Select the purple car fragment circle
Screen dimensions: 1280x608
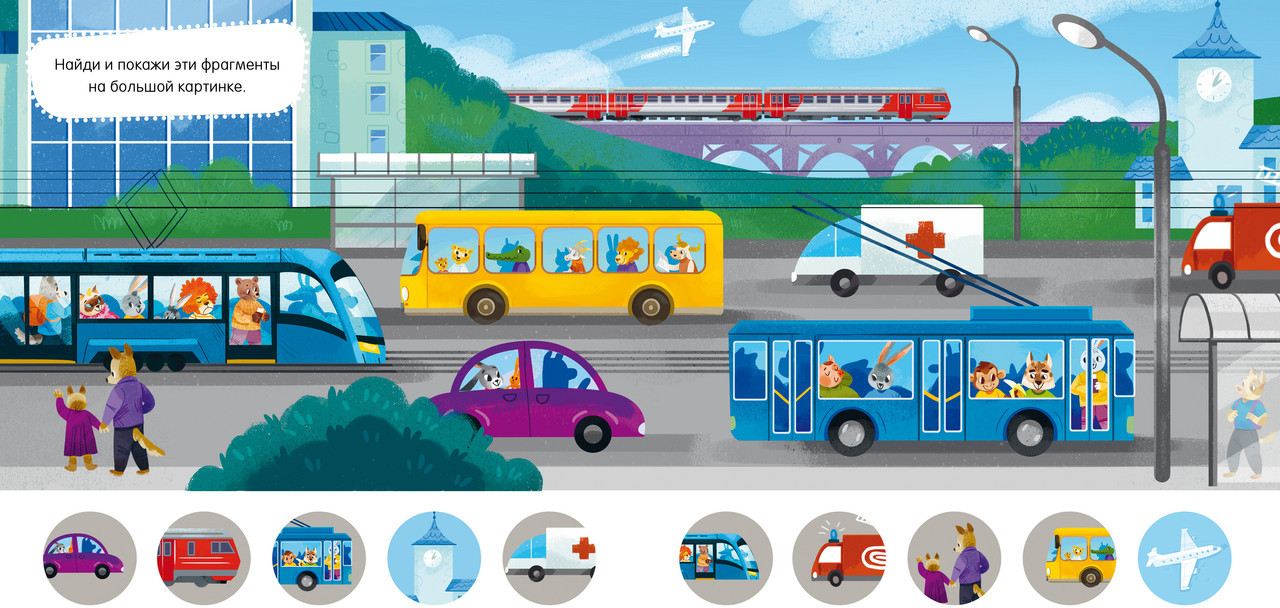89,558
